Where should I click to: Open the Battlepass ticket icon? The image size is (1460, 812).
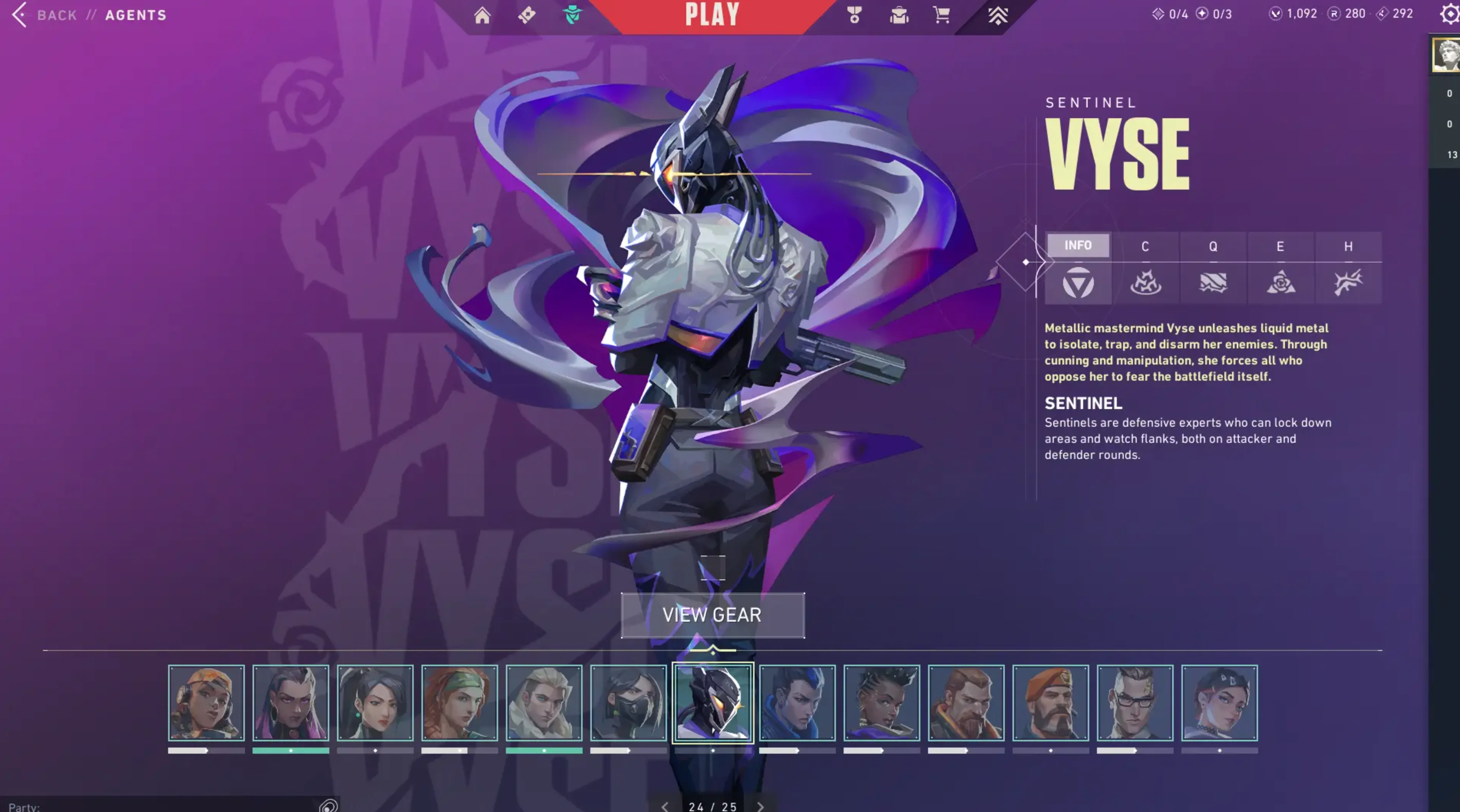tap(527, 15)
